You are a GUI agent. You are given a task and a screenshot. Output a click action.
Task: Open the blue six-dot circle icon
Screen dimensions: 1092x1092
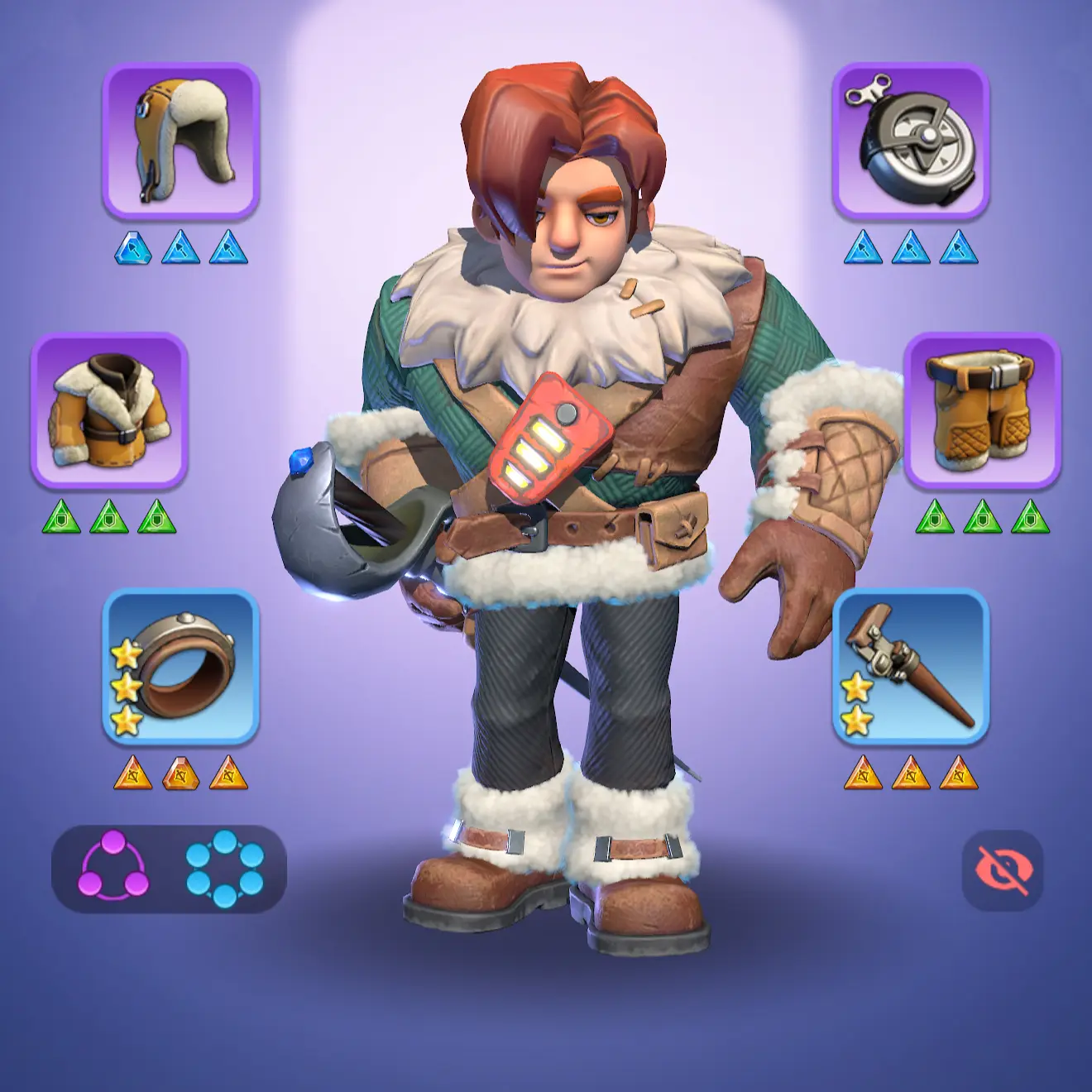225,869
